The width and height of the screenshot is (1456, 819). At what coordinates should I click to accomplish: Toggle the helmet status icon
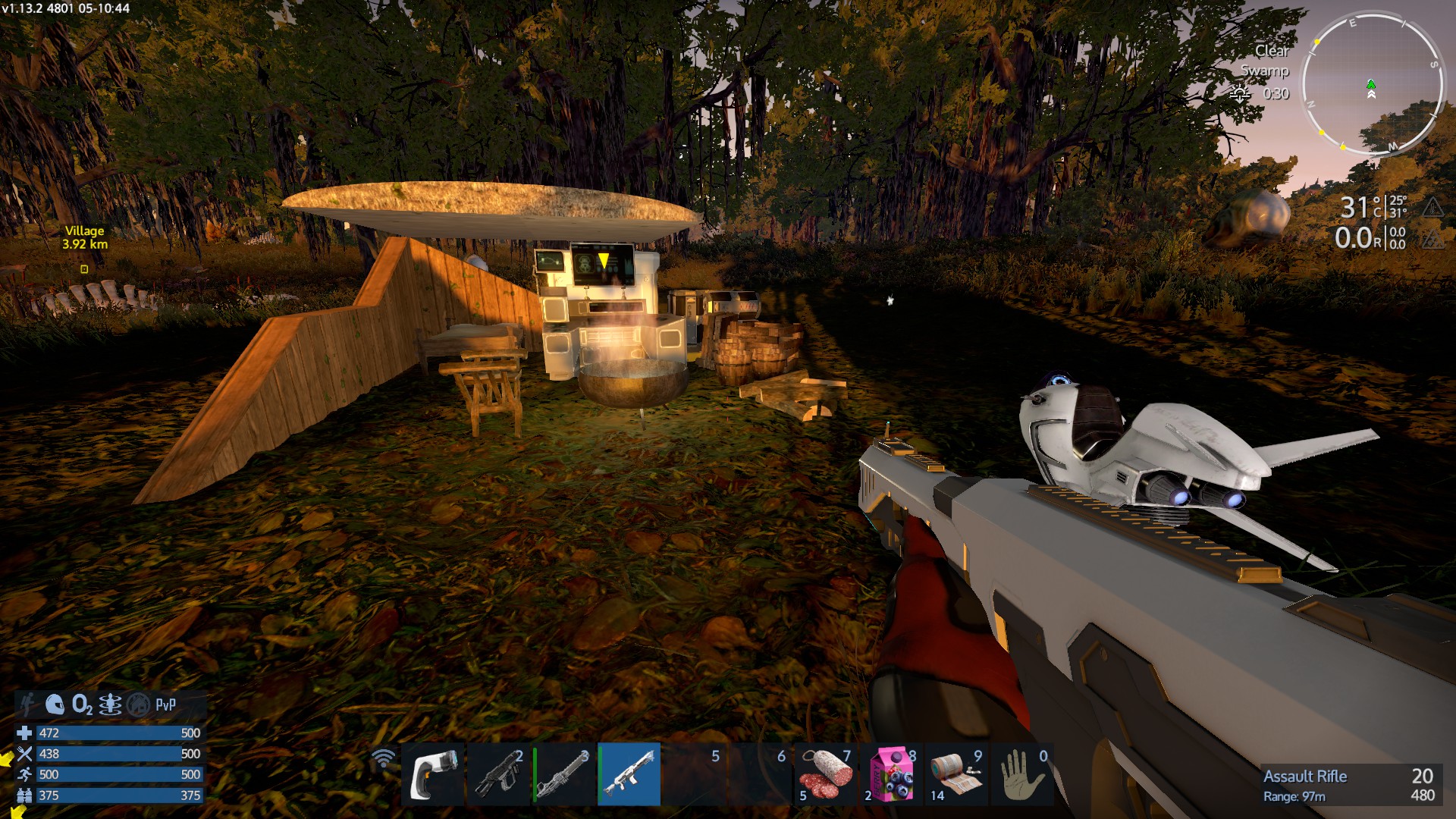click(55, 704)
